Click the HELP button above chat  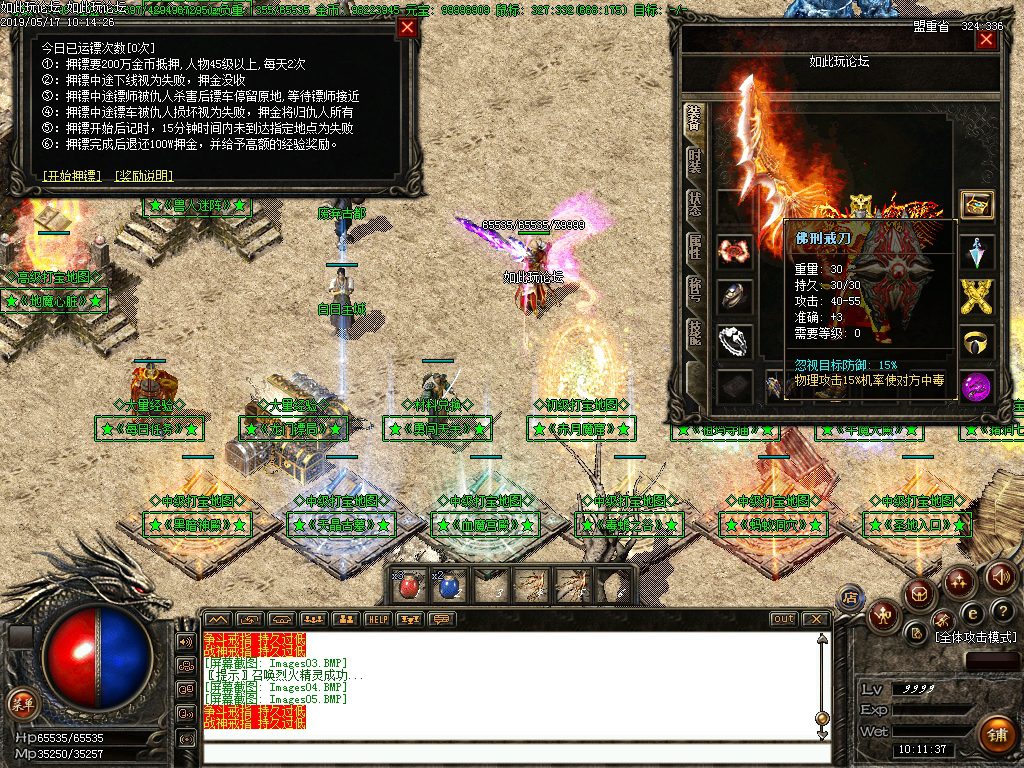click(x=377, y=619)
